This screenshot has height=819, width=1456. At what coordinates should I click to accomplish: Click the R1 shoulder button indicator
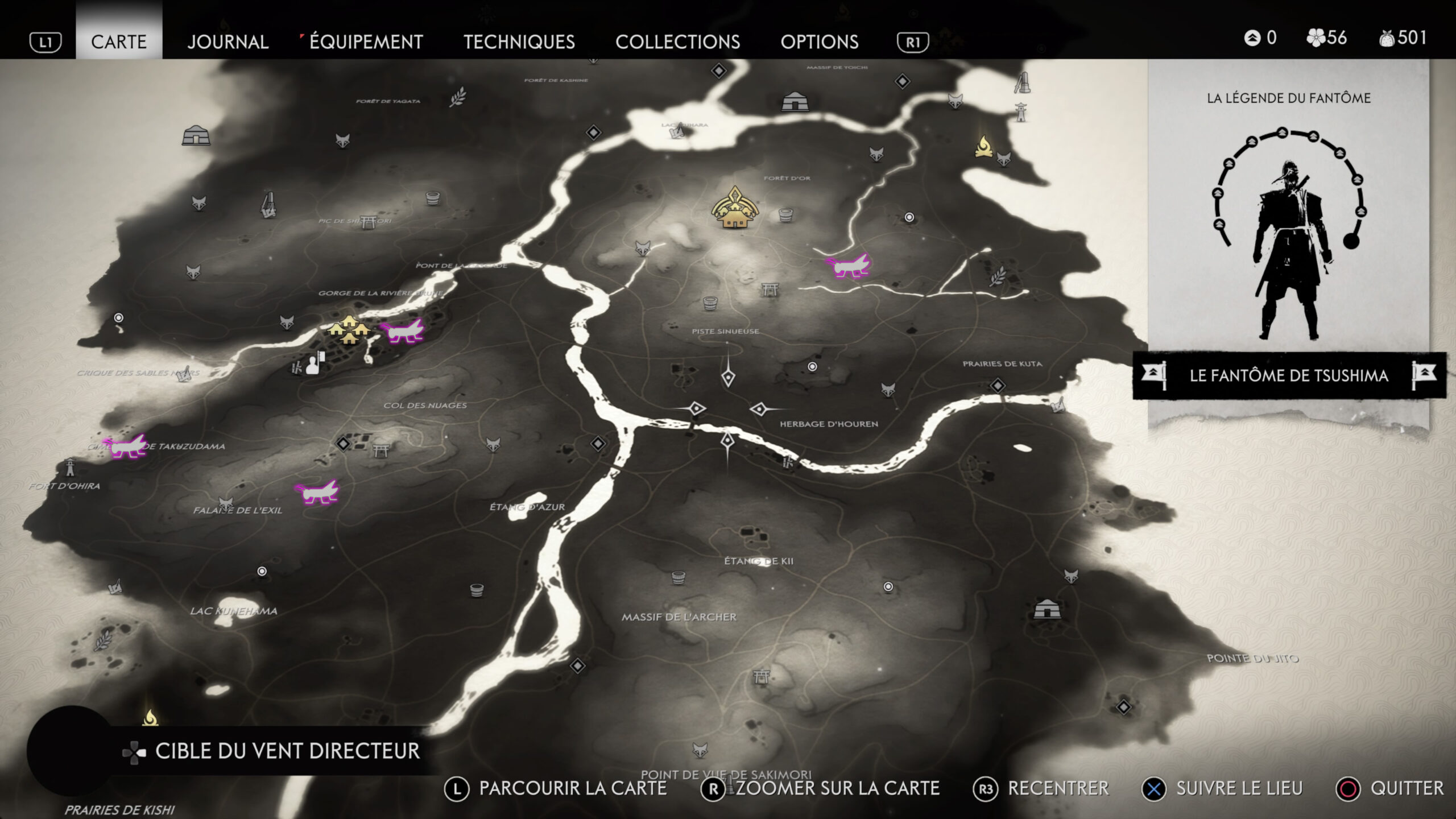point(913,42)
